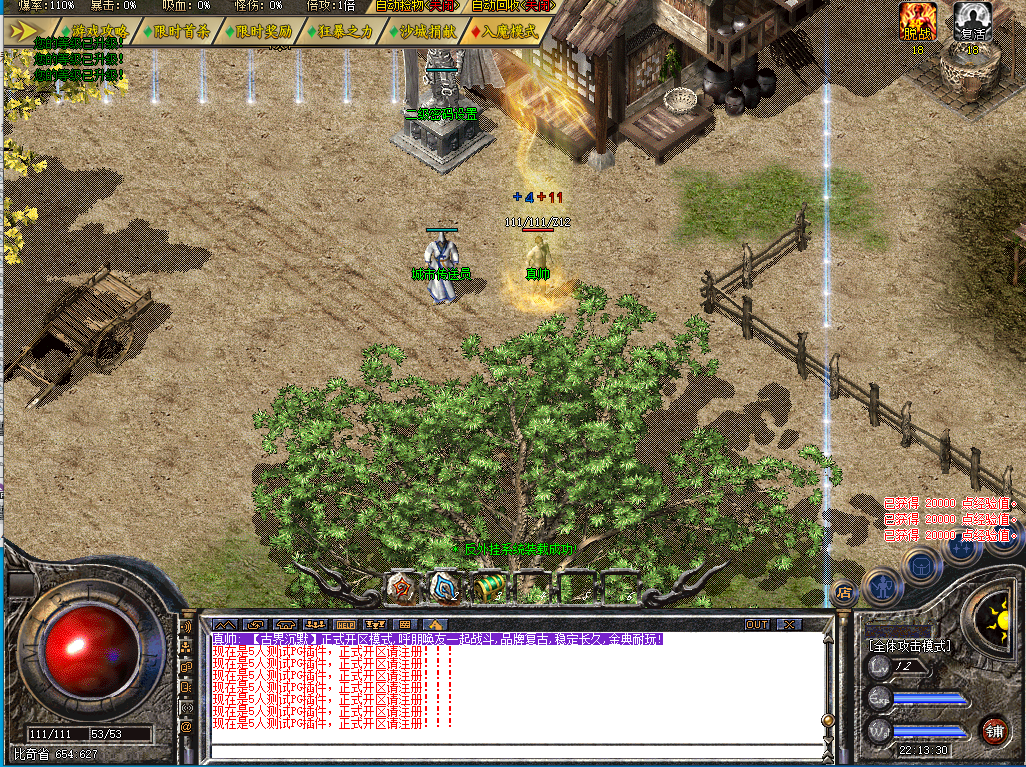Viewport: 1026px width, 767px height.
Task: Choose the 狂暴之力 menu entry
Action: (x=345, y=31)
